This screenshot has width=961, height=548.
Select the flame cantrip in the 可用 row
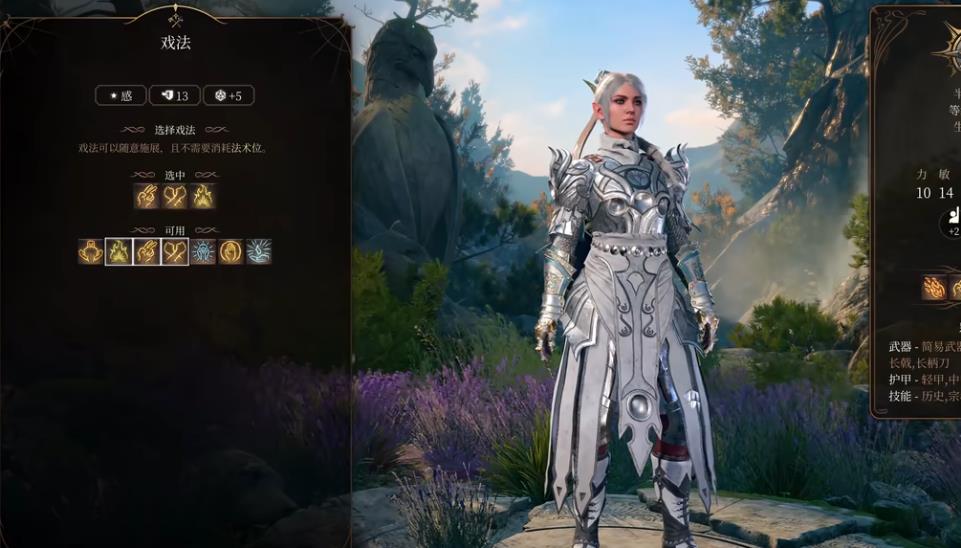[119, 252]
